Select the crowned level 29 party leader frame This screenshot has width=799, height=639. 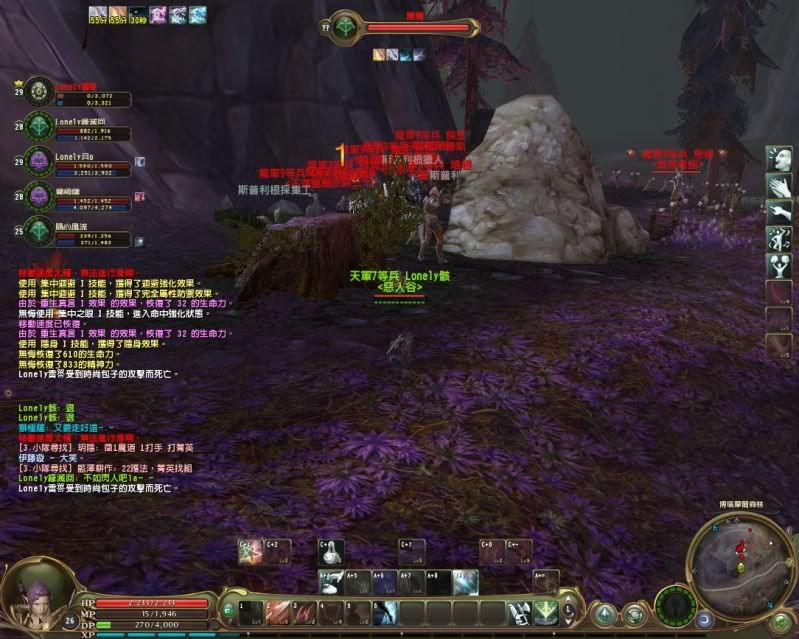pyautogui.click(x=40, y=92)
